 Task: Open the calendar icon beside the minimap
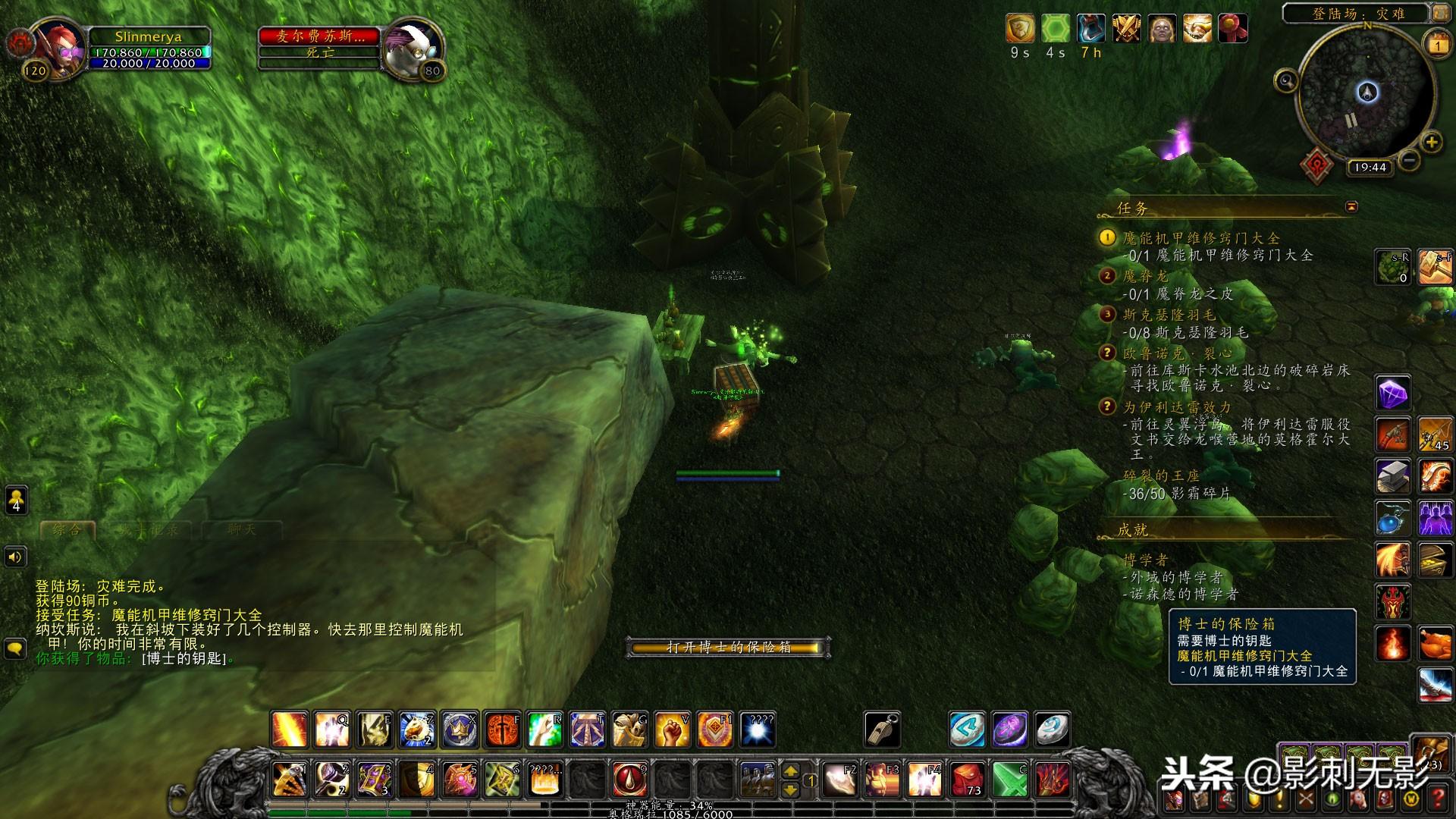point(1438,44)
